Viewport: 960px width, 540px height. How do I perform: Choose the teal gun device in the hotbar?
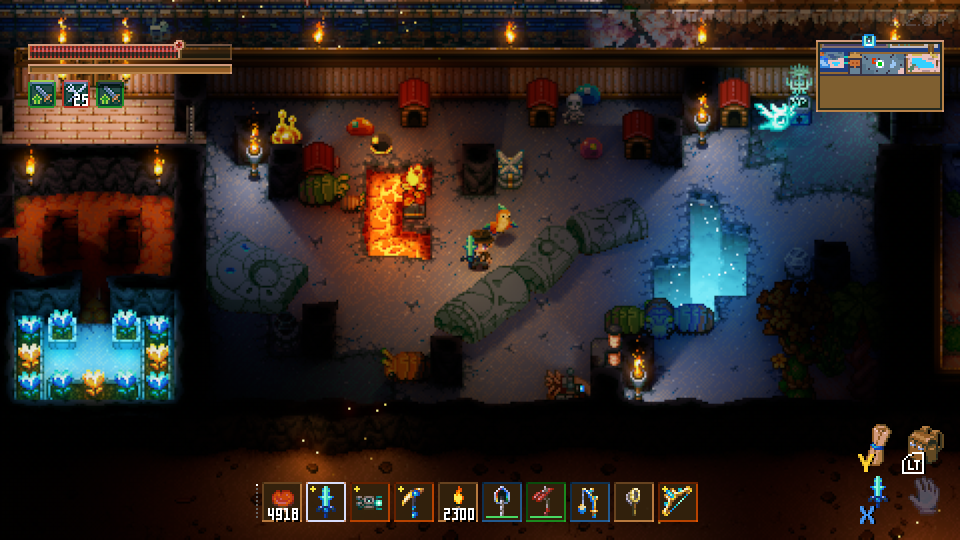pyautogui.click(x=370, y=502)
